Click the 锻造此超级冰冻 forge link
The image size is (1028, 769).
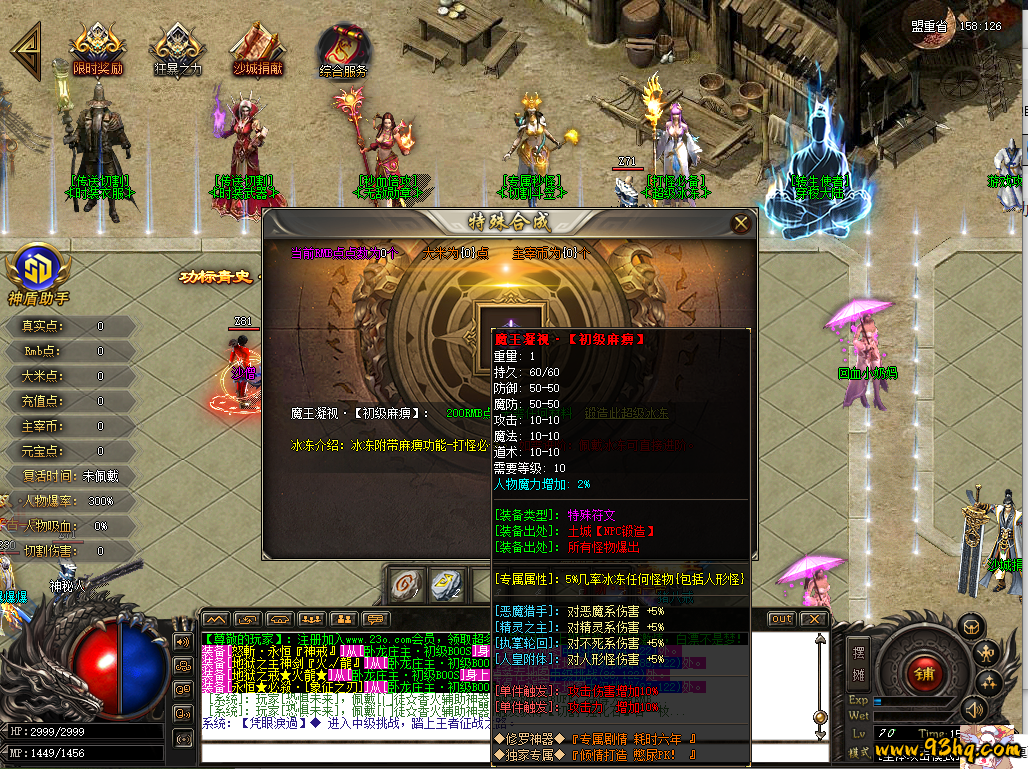click(x=626, y=413)
